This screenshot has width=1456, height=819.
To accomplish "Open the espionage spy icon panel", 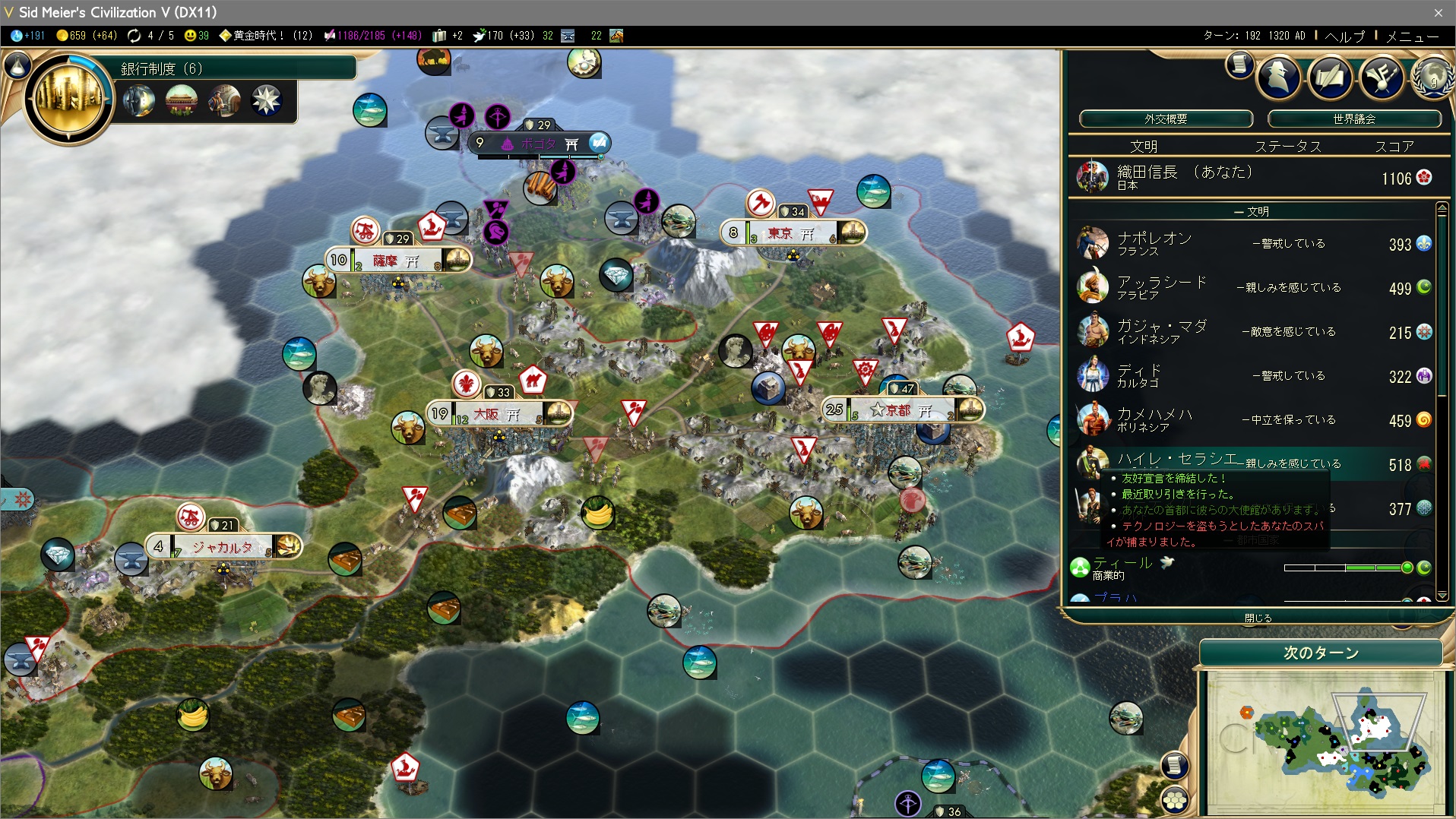I will (1278, 77).
